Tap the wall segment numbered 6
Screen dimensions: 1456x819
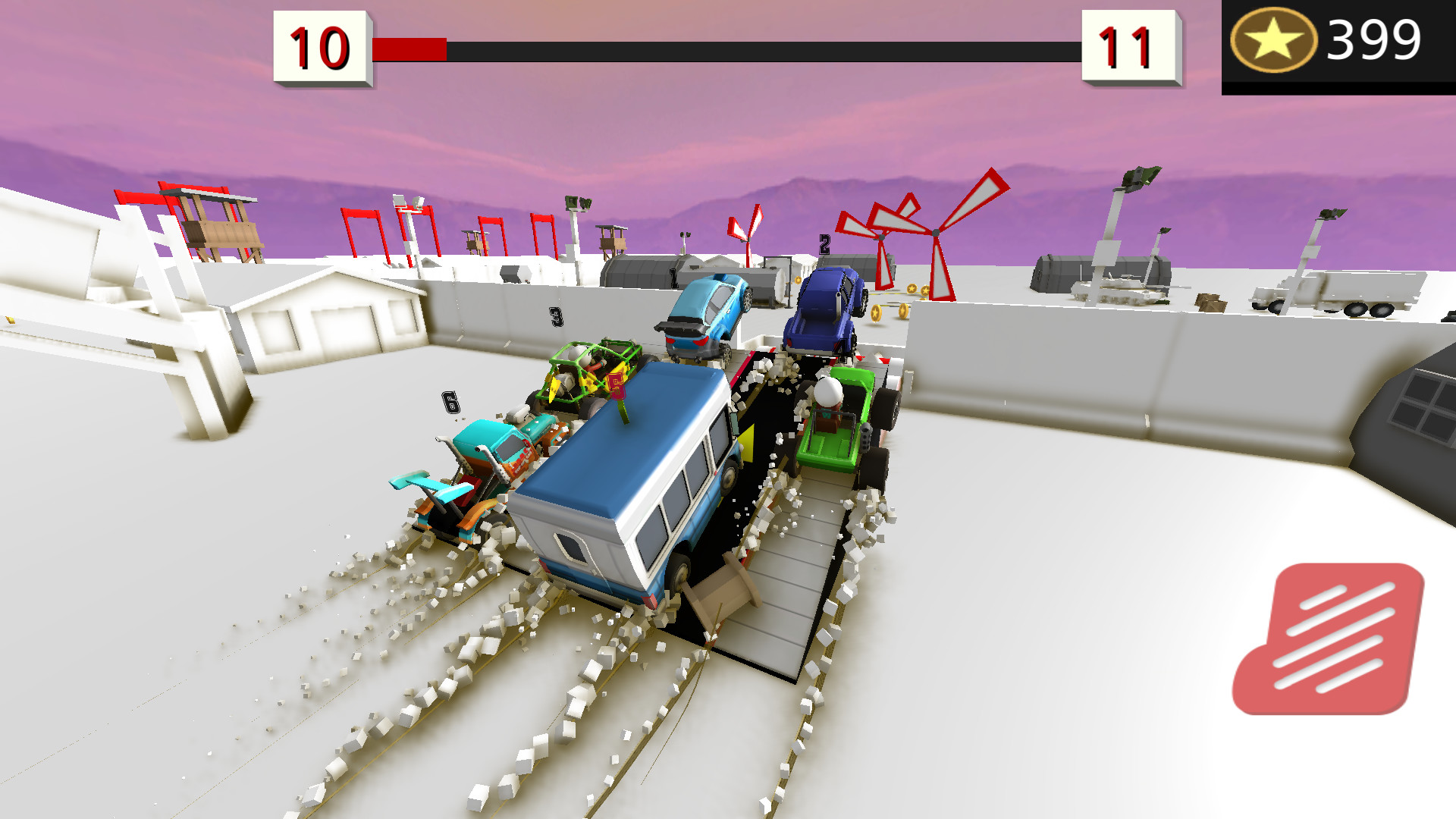coord(451,403)
